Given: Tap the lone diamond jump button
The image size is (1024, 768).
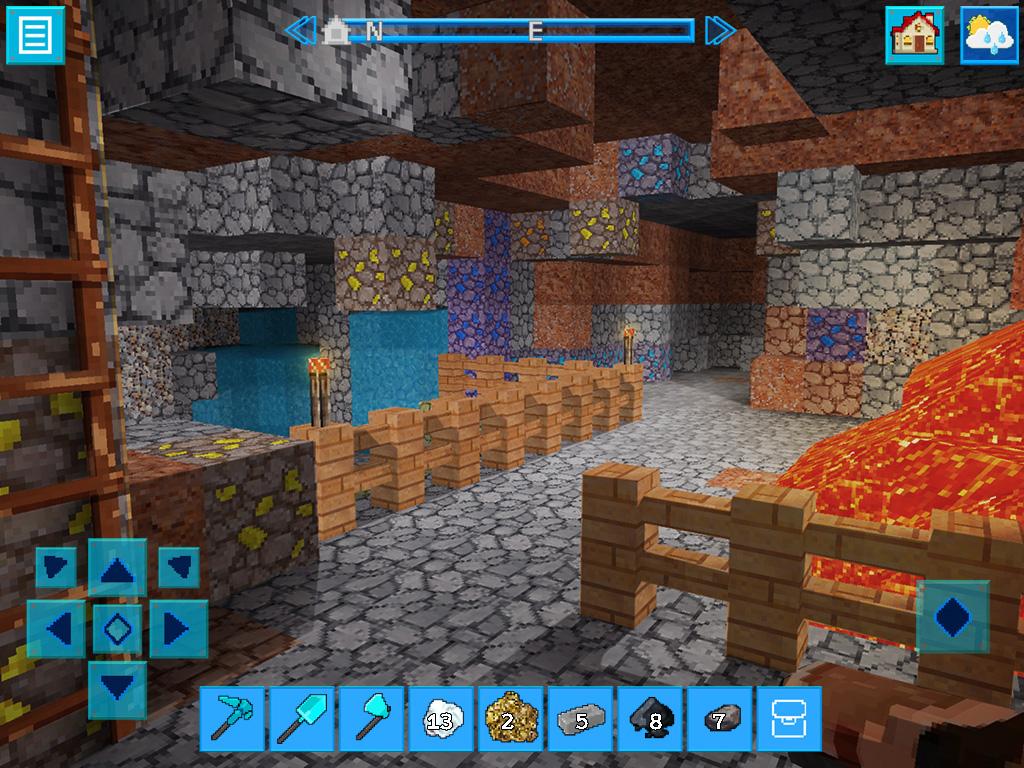Looking at the screenshot, I should point(952,617).
